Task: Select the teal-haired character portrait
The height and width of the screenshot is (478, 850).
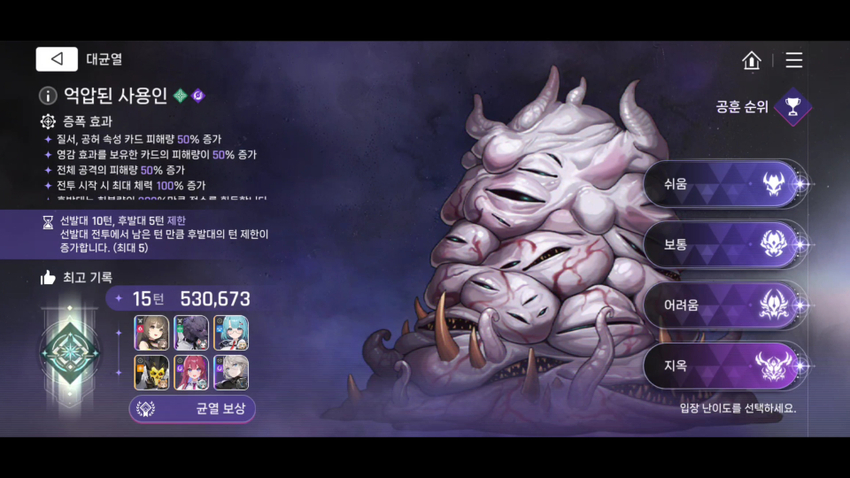Action: [x=231, y=333]
